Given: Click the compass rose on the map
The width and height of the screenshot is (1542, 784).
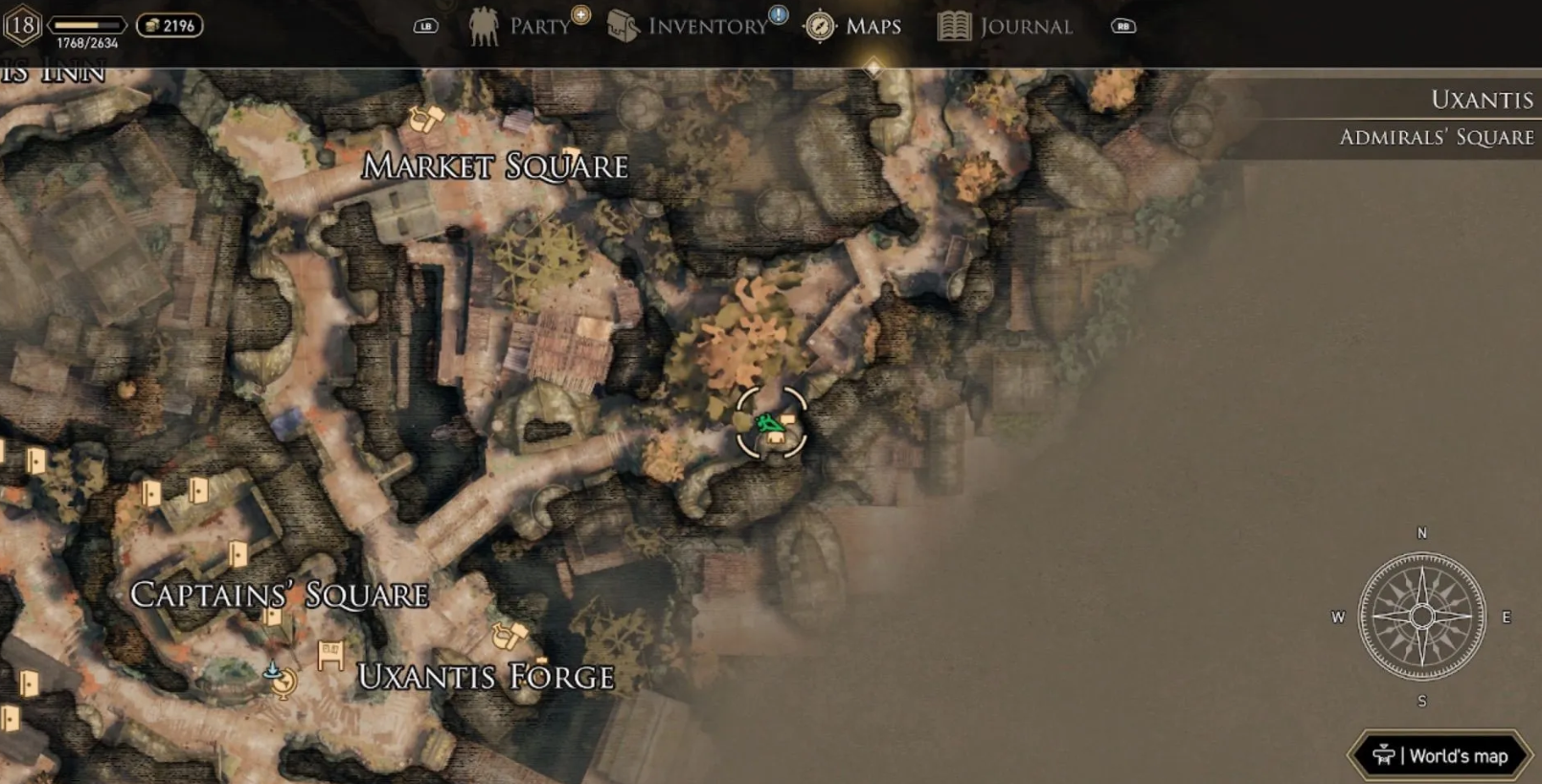Looking at the screenshot, I should point(1421,616).
